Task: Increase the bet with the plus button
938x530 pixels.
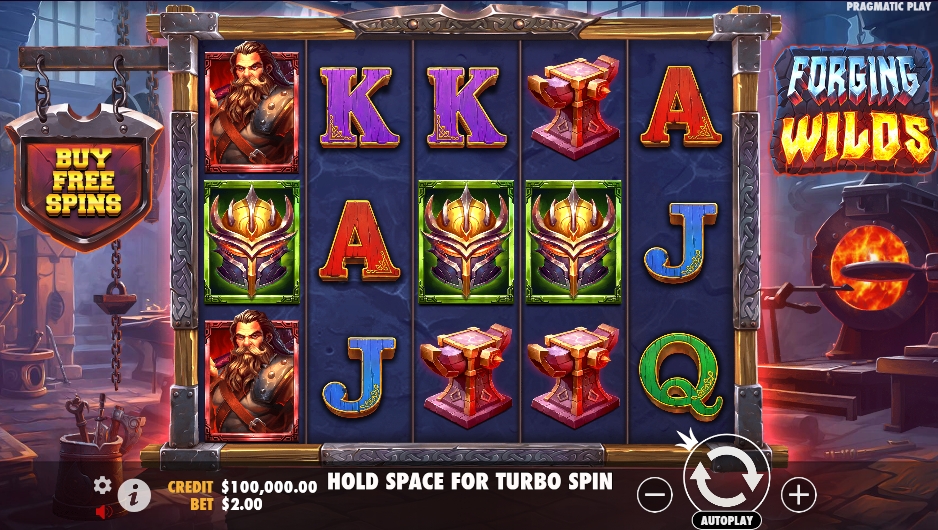Action: (798, 493)
